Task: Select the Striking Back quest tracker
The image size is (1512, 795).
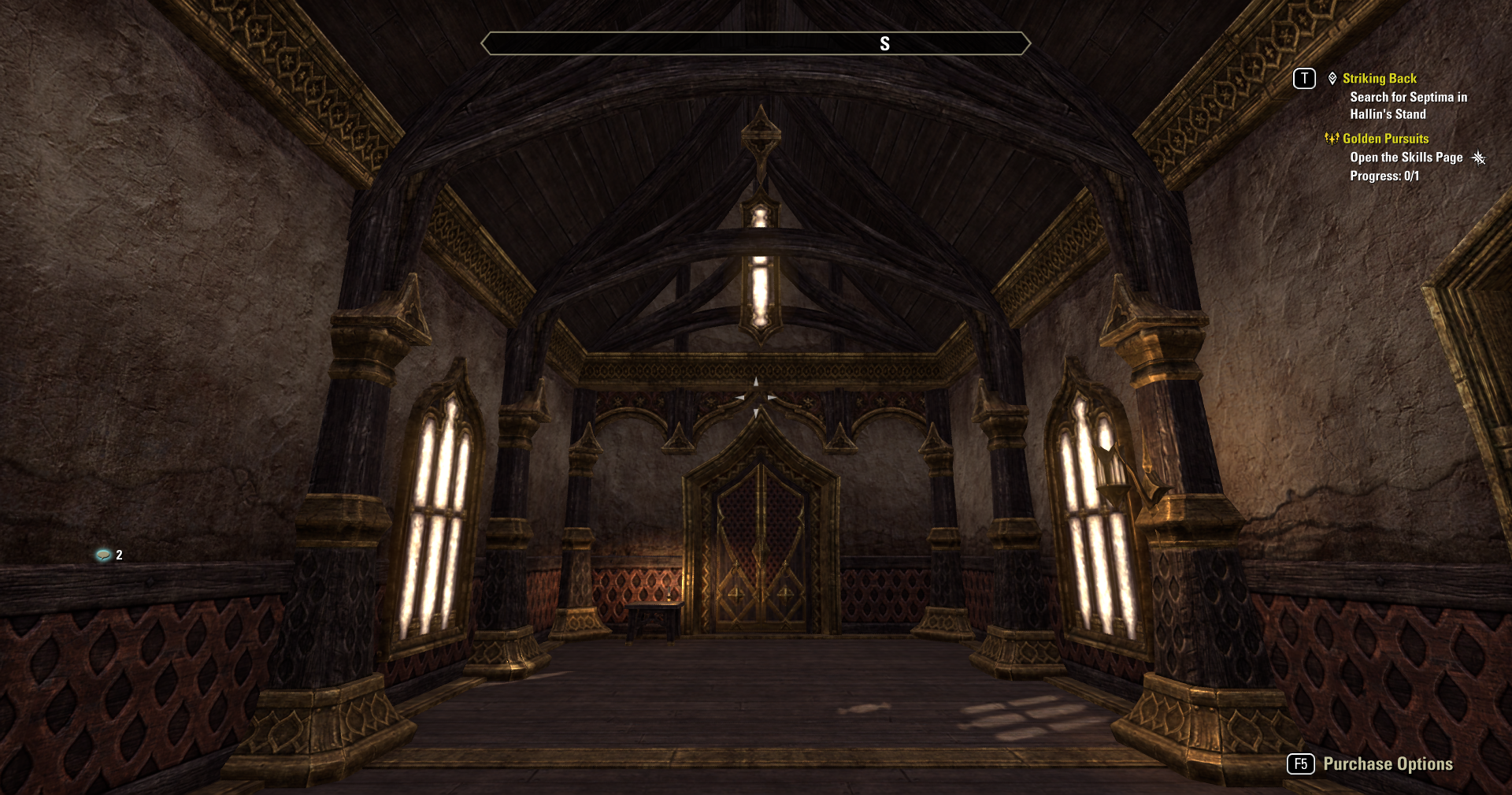Action: point(1379,79)
